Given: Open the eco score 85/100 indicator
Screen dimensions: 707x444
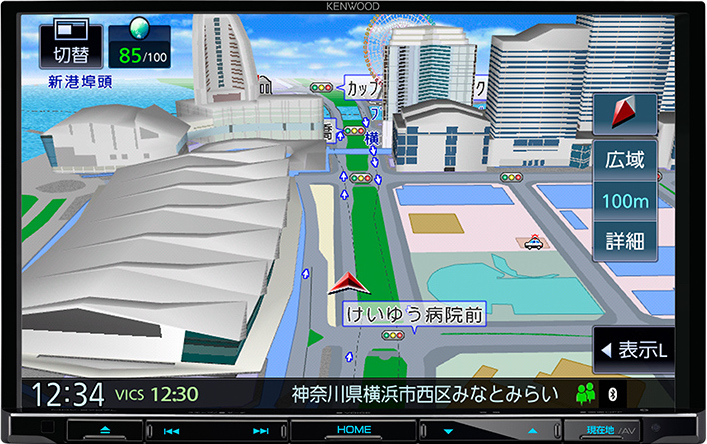Looking at the screenshot, I should 138,46.
